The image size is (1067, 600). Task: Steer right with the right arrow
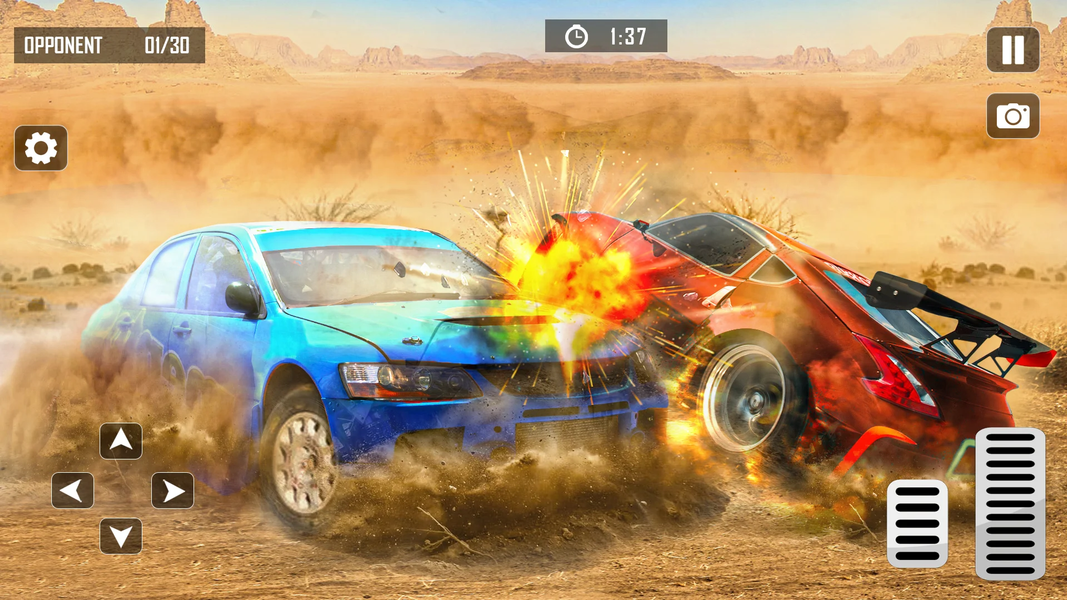point(172,490)
